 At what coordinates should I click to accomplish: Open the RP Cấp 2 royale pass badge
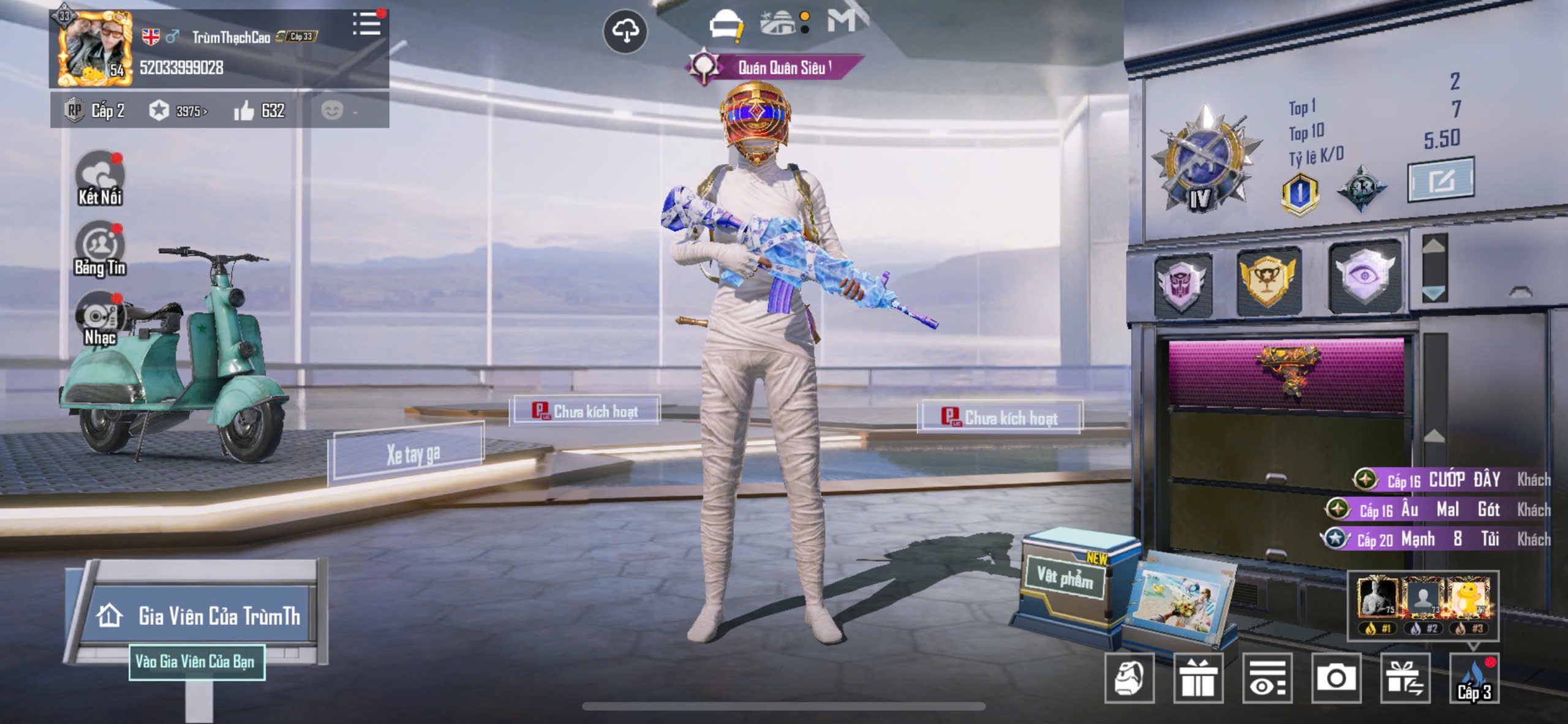click(x=95, y=111)
